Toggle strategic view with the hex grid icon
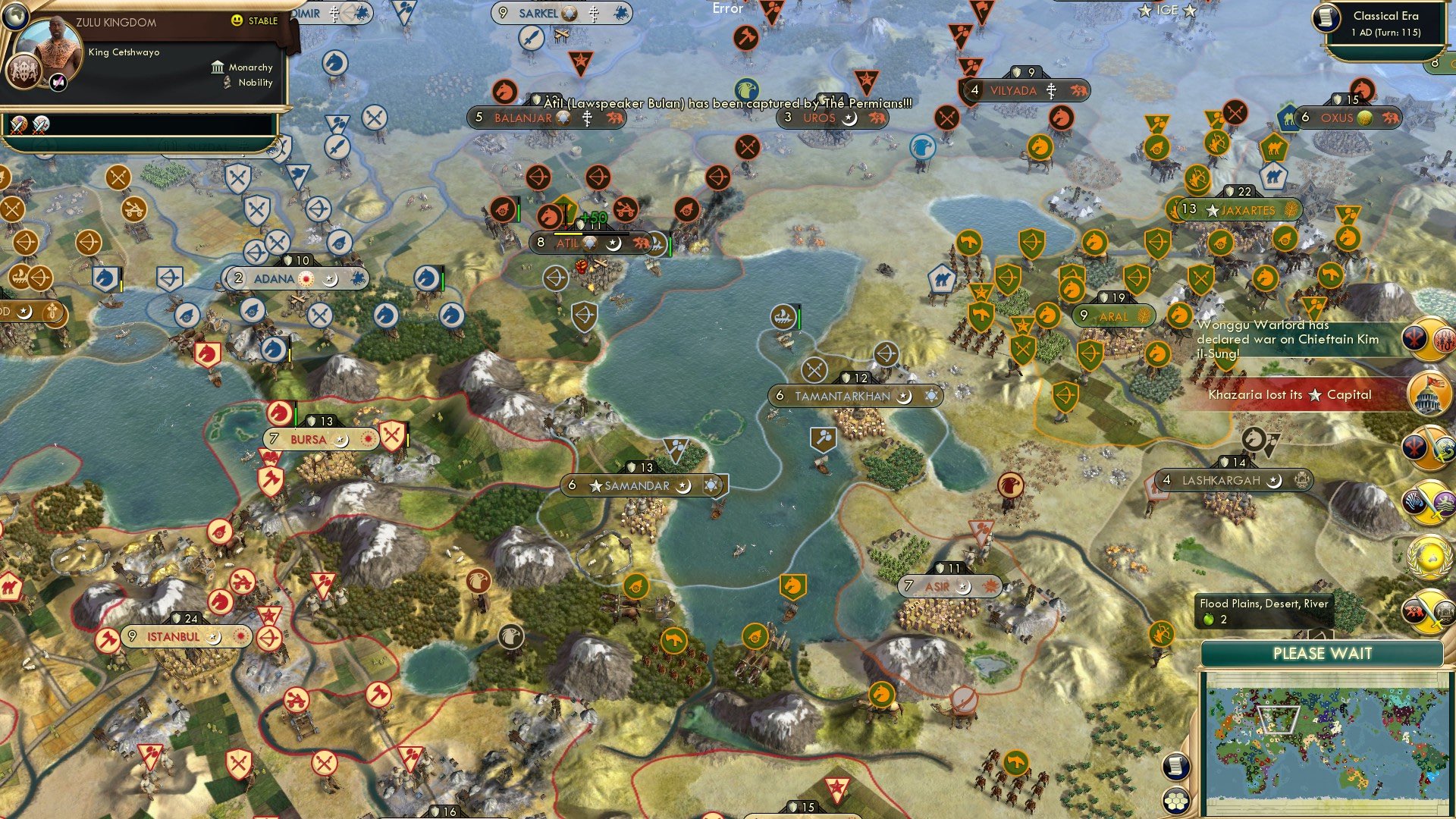The height and width of the screenshot is (819, 1456). [1176, 802]
